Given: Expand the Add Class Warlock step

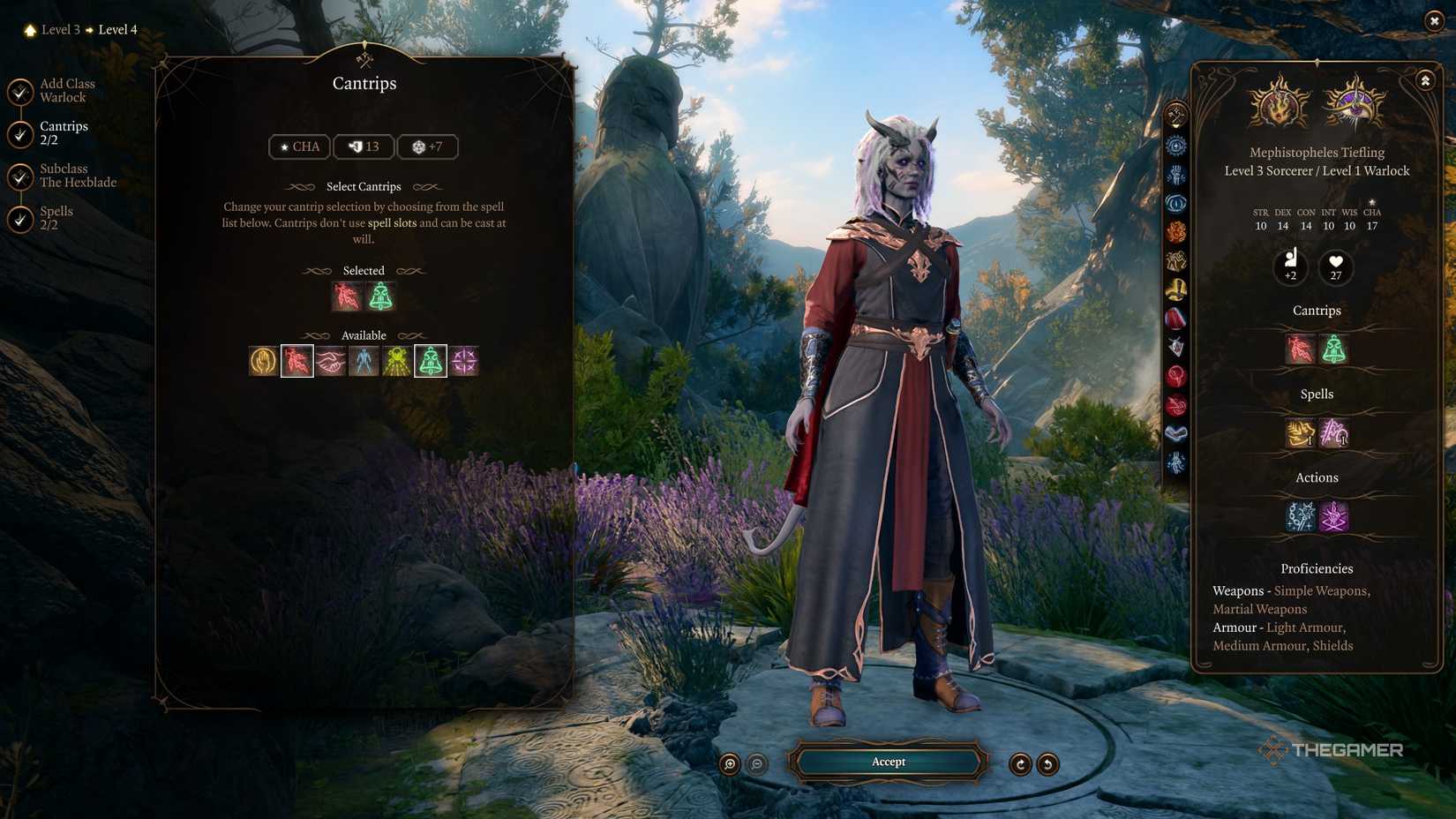Looking at the screenshot, I should 65,90.
